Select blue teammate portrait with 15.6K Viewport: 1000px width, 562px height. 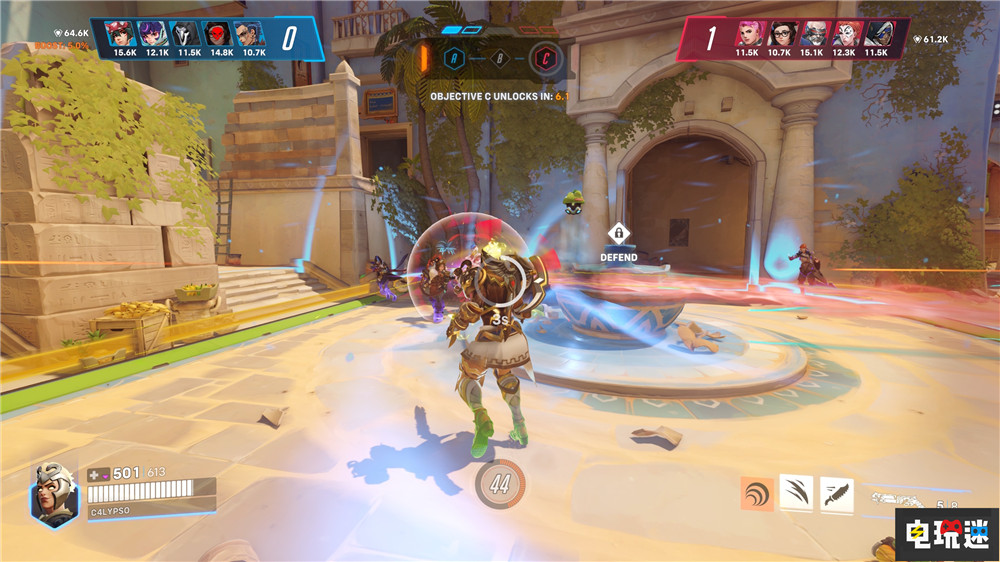(125, 34)
